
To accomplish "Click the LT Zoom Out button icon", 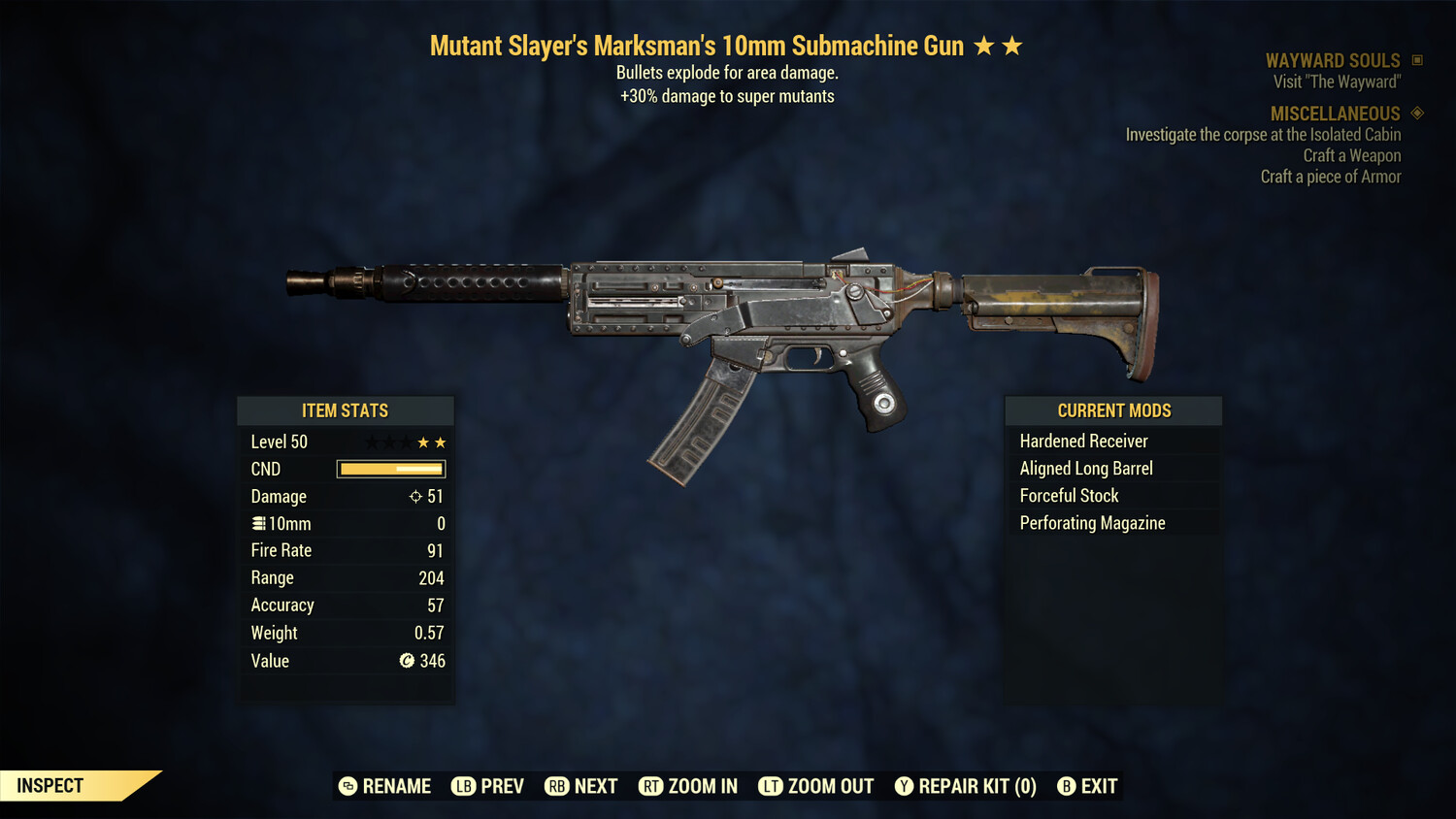I will (x=771, y=786).
